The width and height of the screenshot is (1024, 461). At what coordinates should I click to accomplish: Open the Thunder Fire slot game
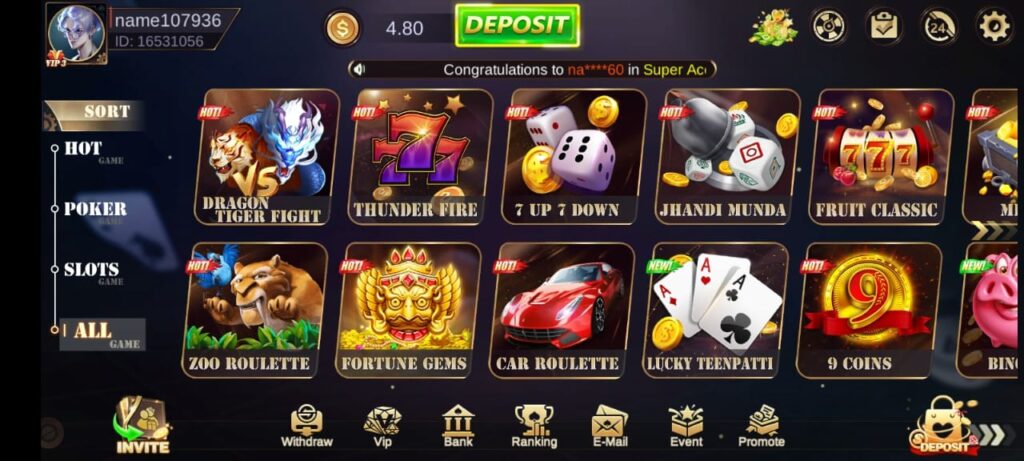click(419, 156)
